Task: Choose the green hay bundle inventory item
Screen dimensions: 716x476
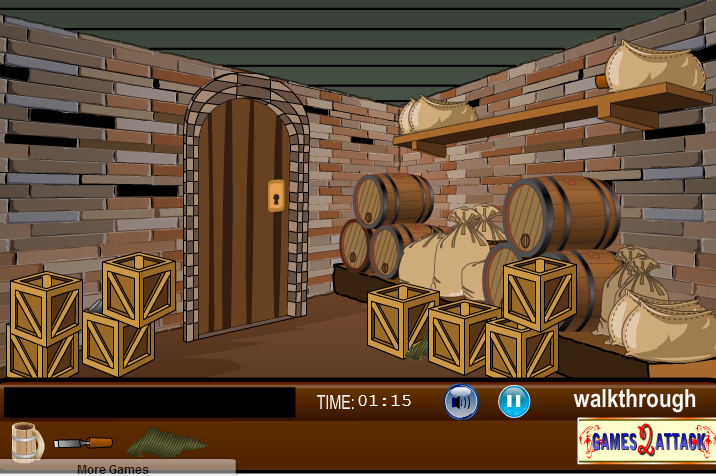Action: point(165,441)
